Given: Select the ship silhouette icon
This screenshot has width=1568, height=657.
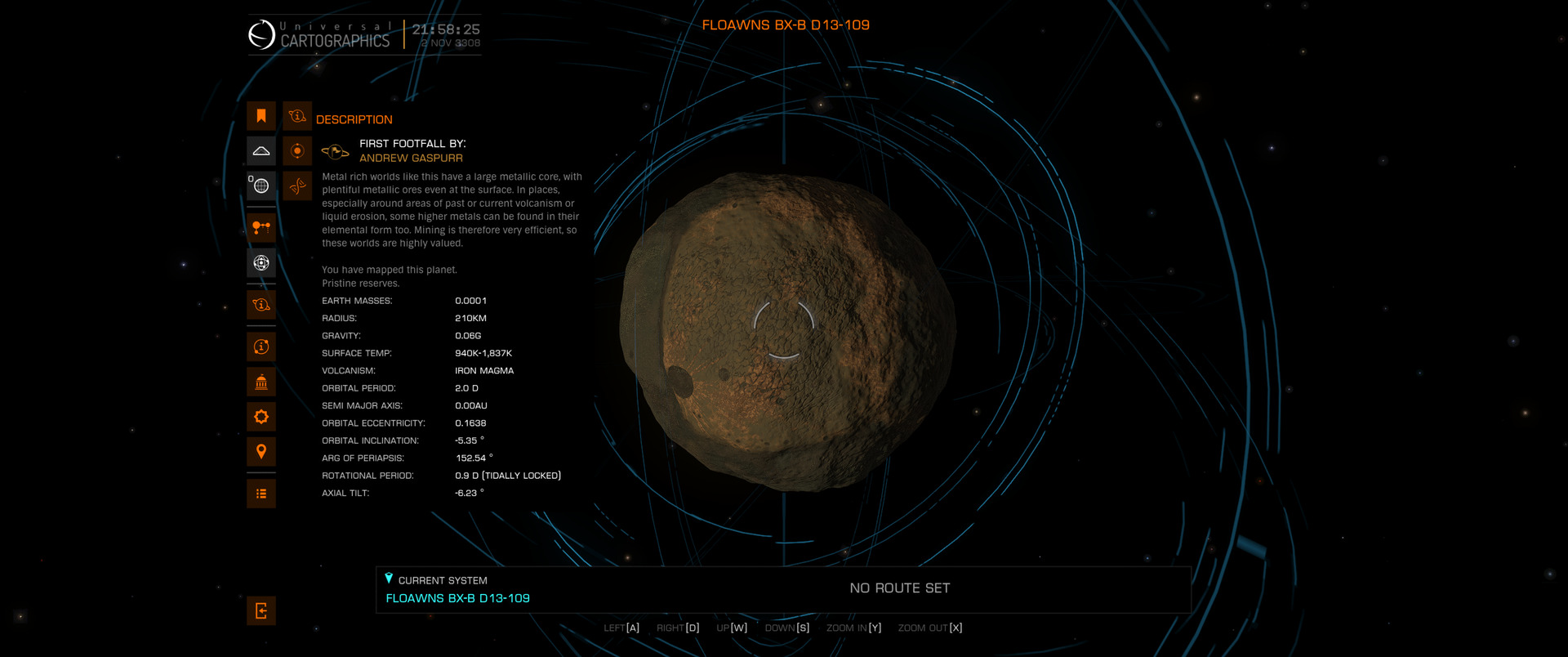Looking at the screenshot, I should (261, 151).
